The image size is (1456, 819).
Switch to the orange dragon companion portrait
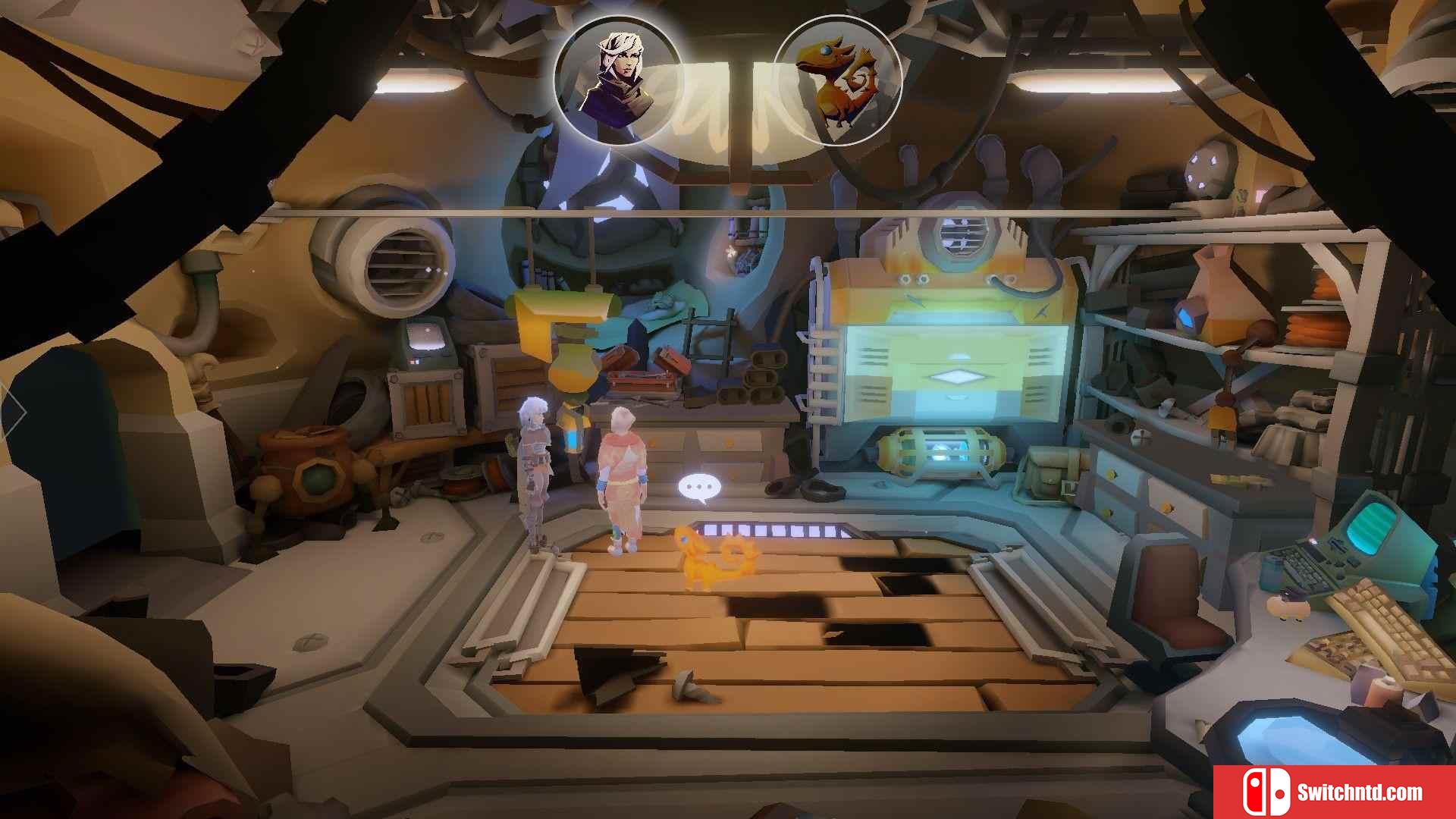click(837, 80)
